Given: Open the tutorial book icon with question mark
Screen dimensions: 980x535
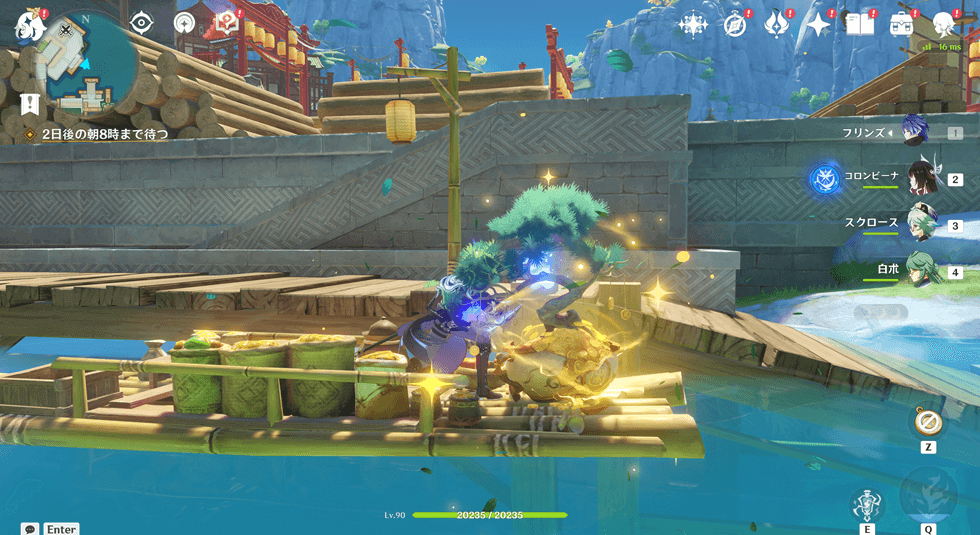Looking at the screenshot, I should coord(227,22).
